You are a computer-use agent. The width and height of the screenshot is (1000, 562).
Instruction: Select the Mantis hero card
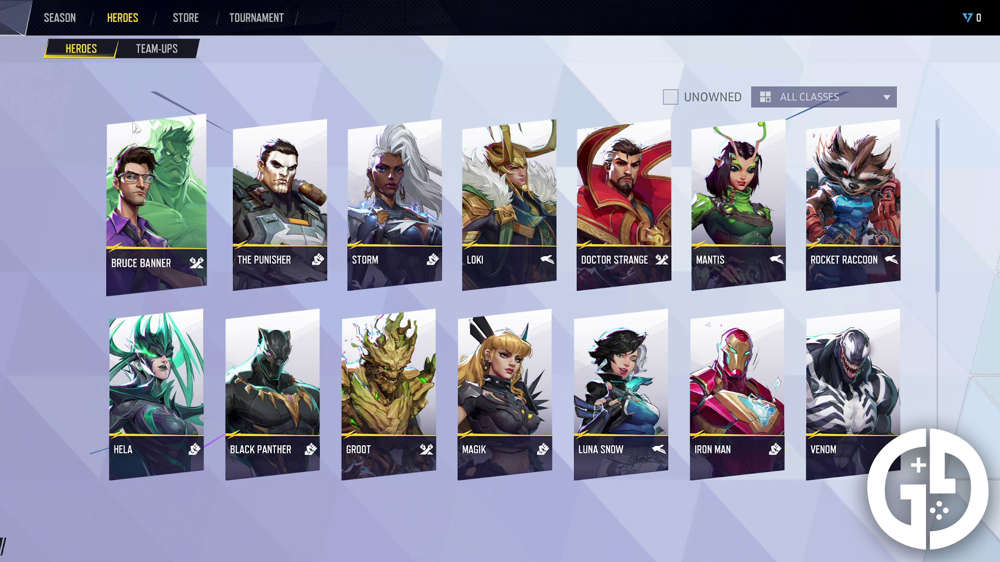[738, 205]
